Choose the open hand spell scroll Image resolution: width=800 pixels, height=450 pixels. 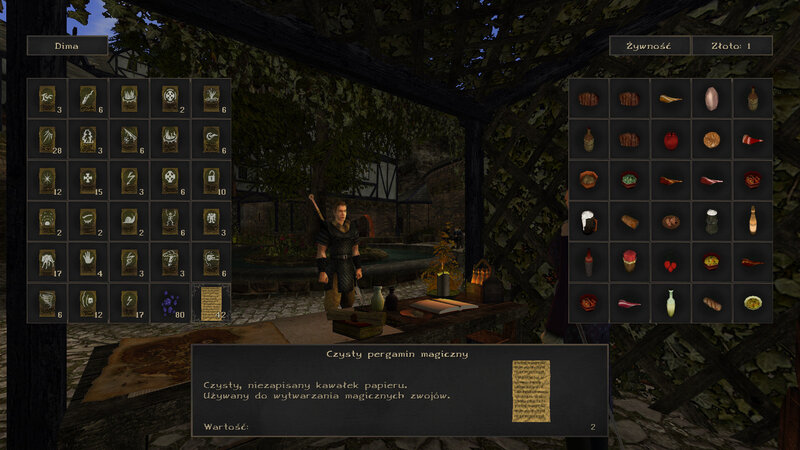(88, 261)
